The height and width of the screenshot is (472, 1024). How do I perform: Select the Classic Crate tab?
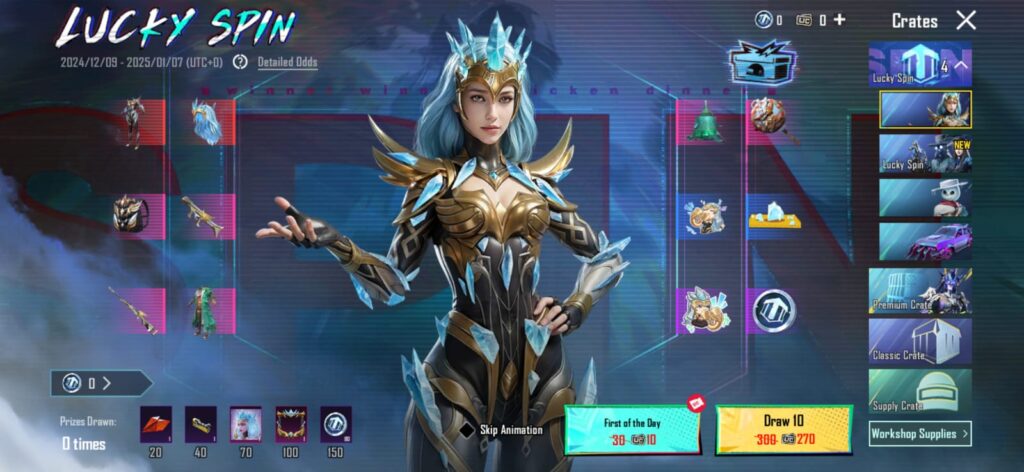pos(919,342)
